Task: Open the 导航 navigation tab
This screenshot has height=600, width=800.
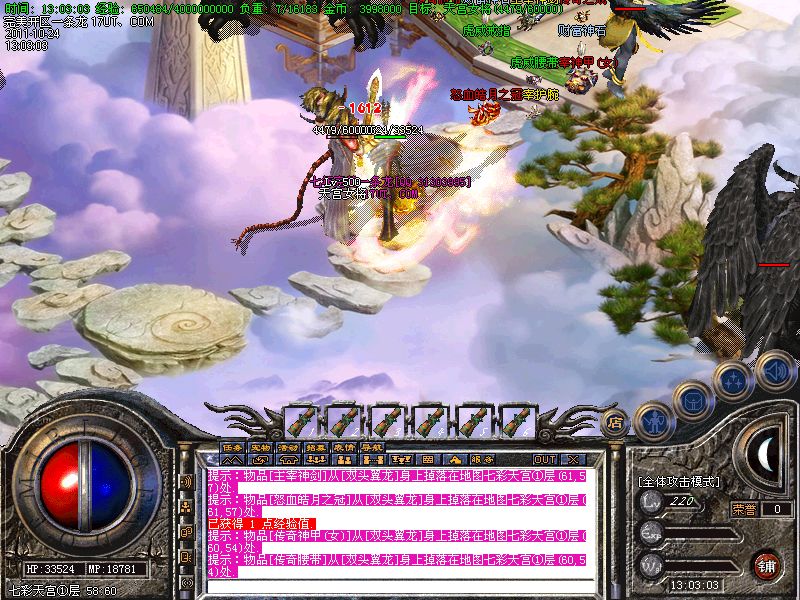Action: pos(372,447)
